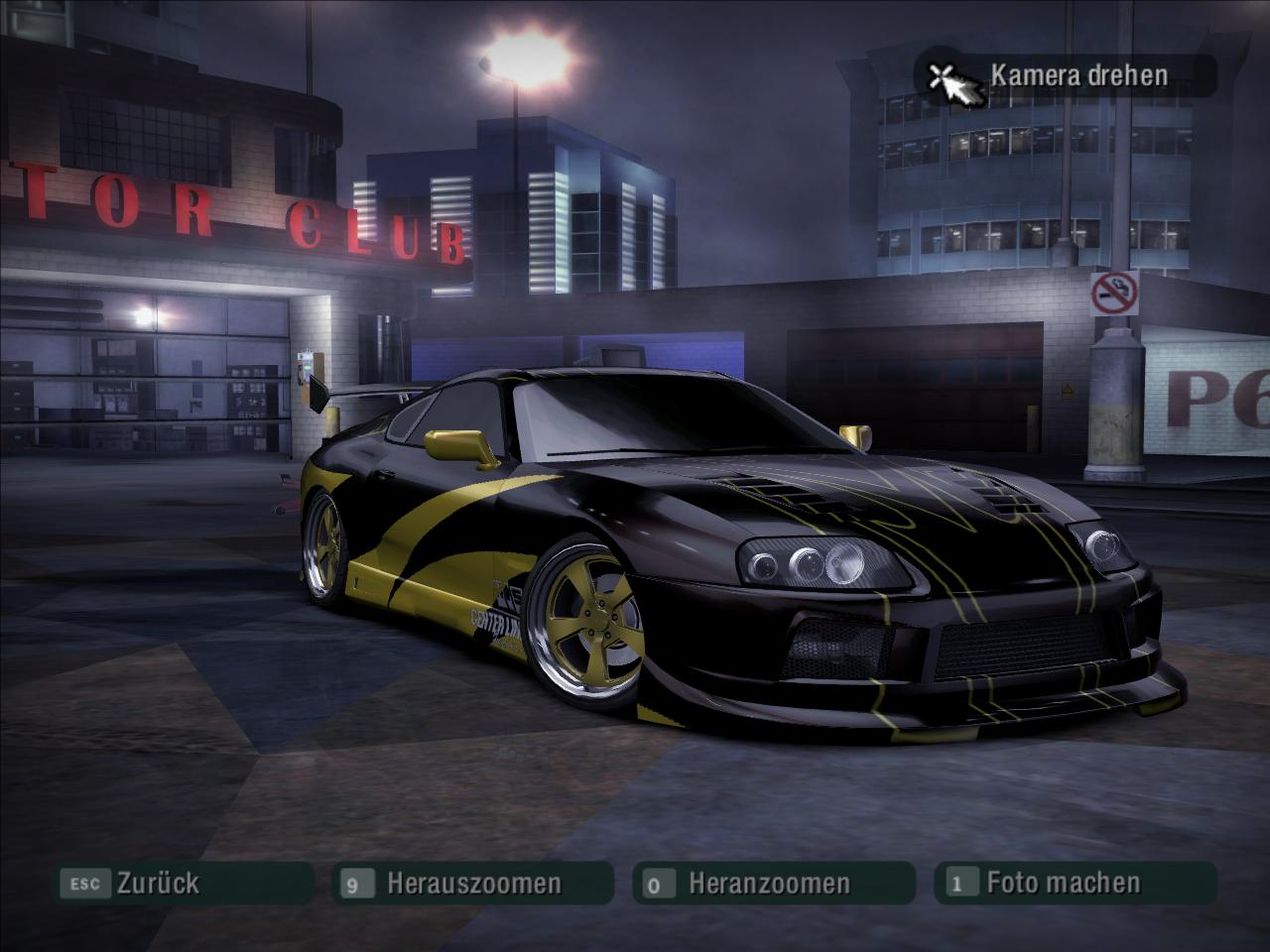
Task: Zoom out using the Herauszoomen button
Action: 472,883
